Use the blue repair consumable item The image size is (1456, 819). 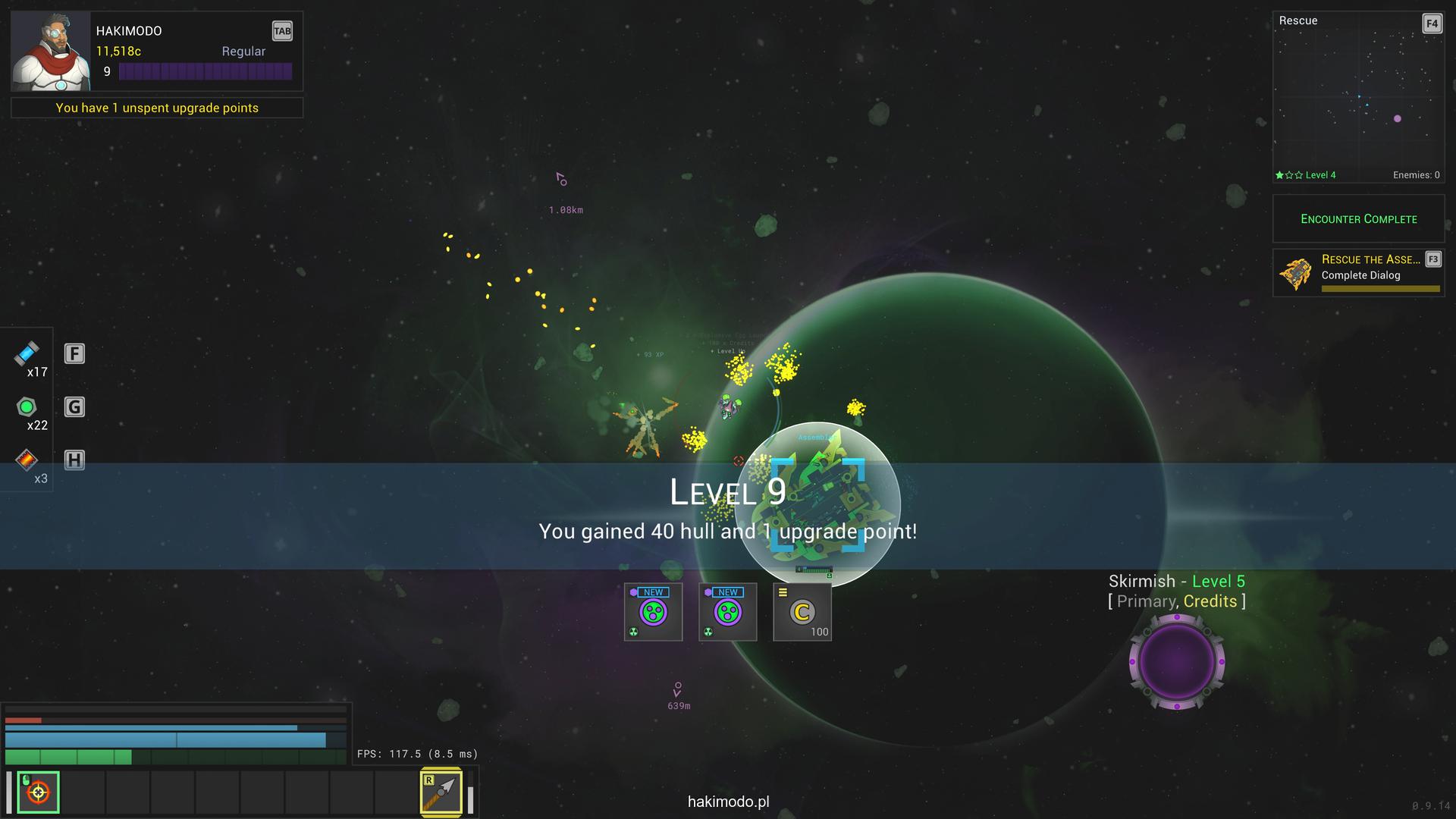pos(27,353)
